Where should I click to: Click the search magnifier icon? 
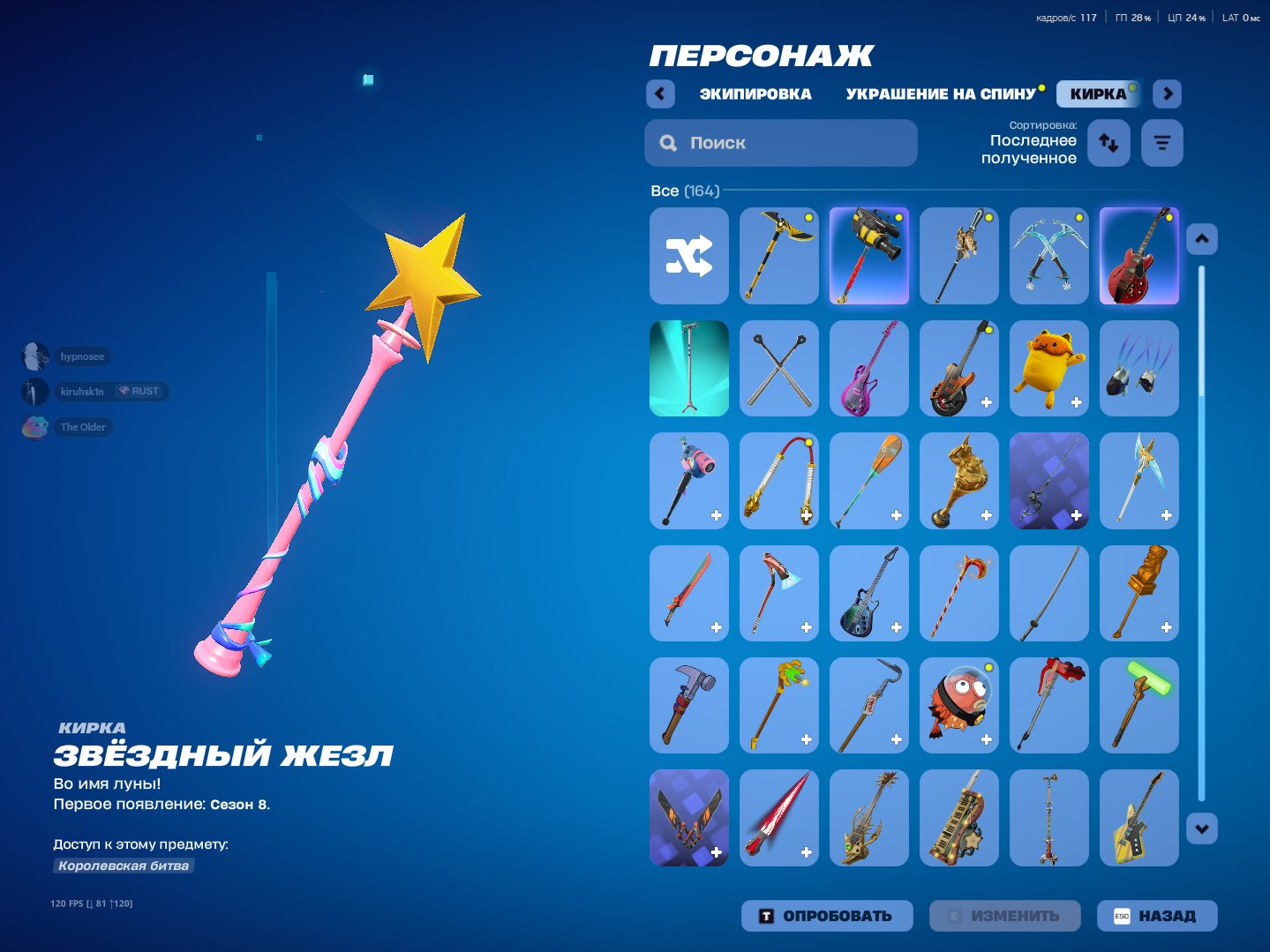pyautogui.click(x=668, y=142)
